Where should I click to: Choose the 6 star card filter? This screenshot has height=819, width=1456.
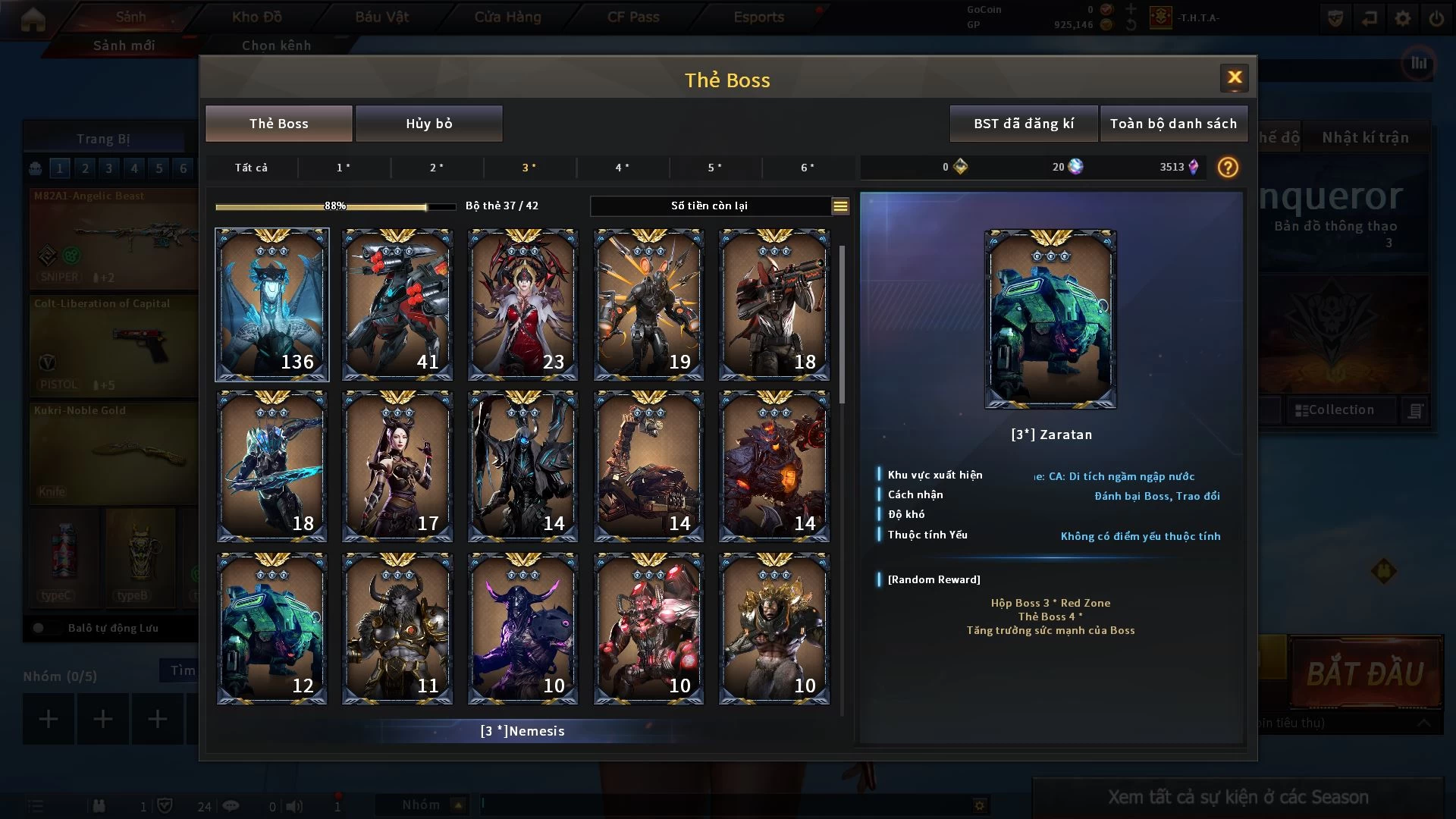pos(808,168)
